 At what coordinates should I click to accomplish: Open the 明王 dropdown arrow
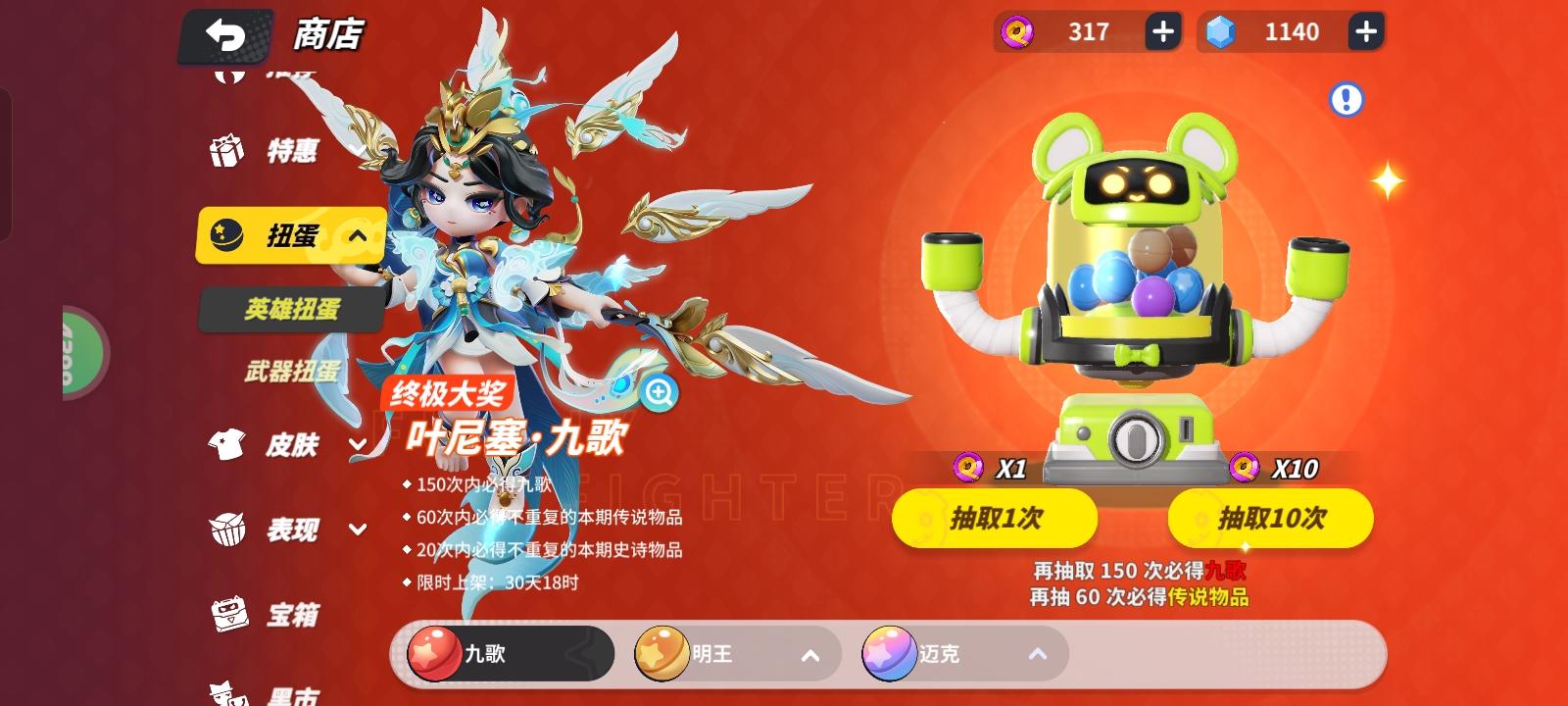pyautogui.click(x=809, y=654)
